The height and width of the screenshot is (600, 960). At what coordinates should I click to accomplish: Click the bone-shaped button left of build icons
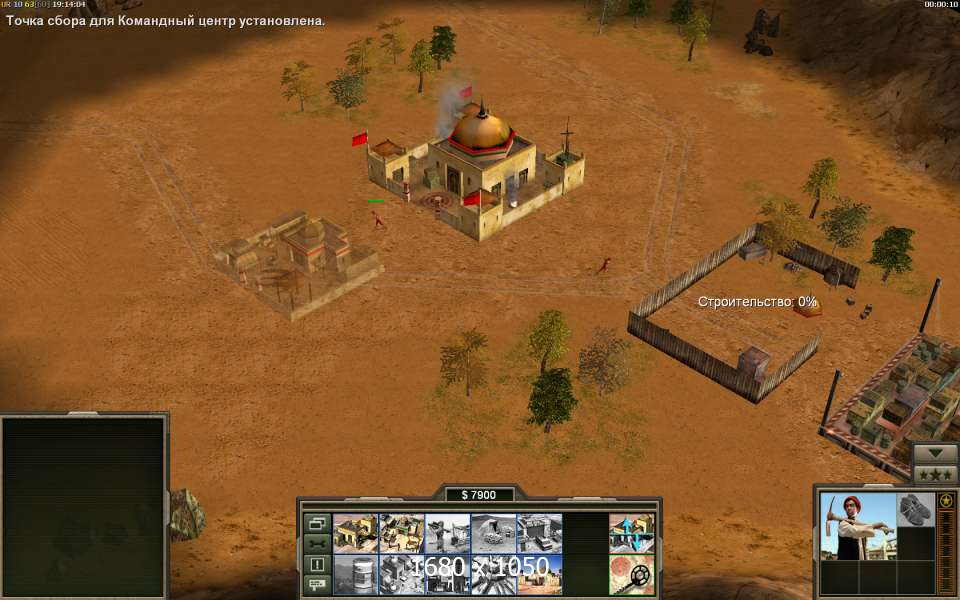coord(317,543)
